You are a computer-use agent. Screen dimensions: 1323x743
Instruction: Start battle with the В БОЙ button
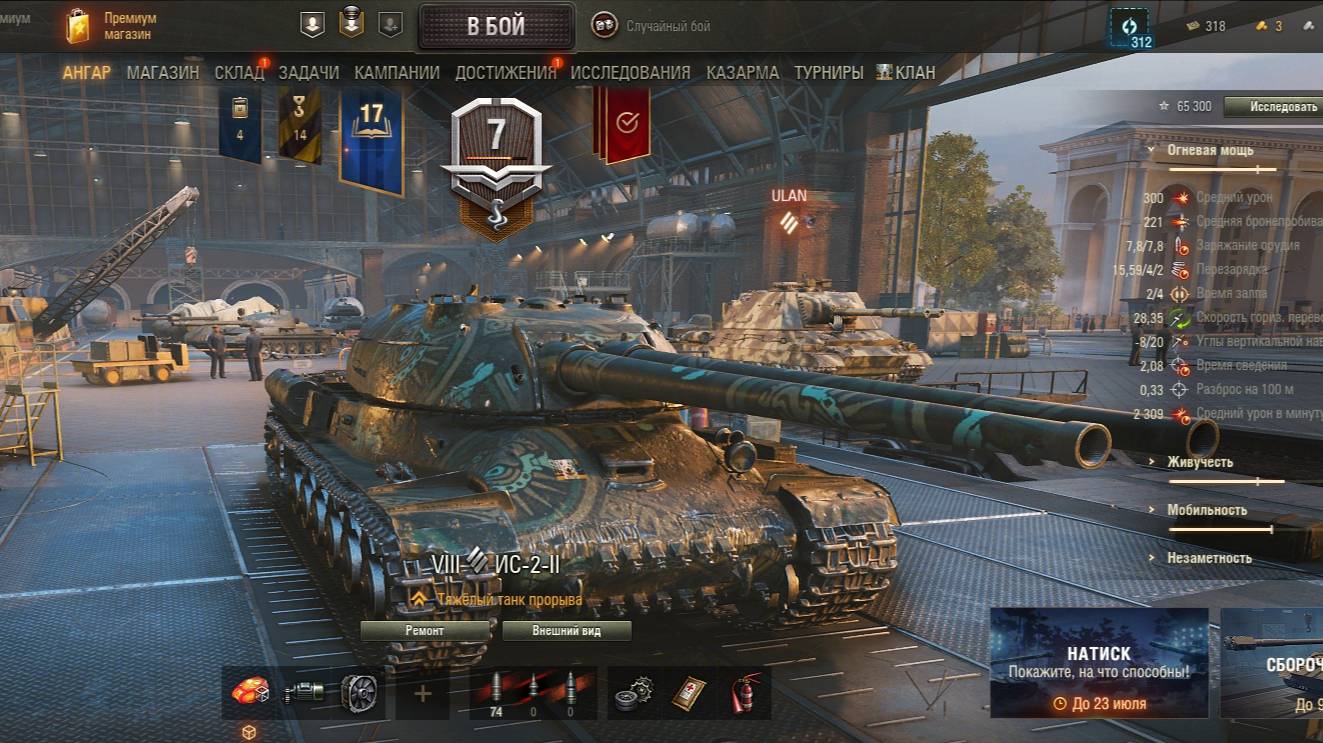coord(496,26)
